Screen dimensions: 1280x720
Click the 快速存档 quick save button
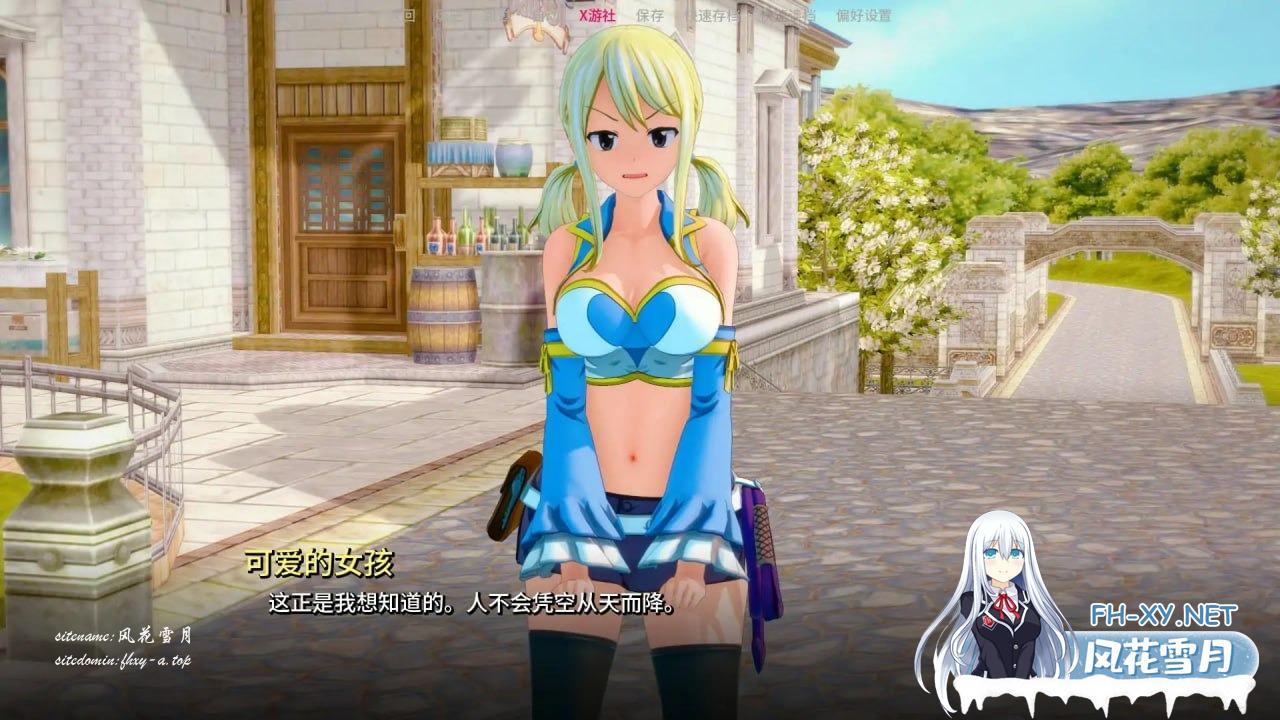tap(712, 16)
